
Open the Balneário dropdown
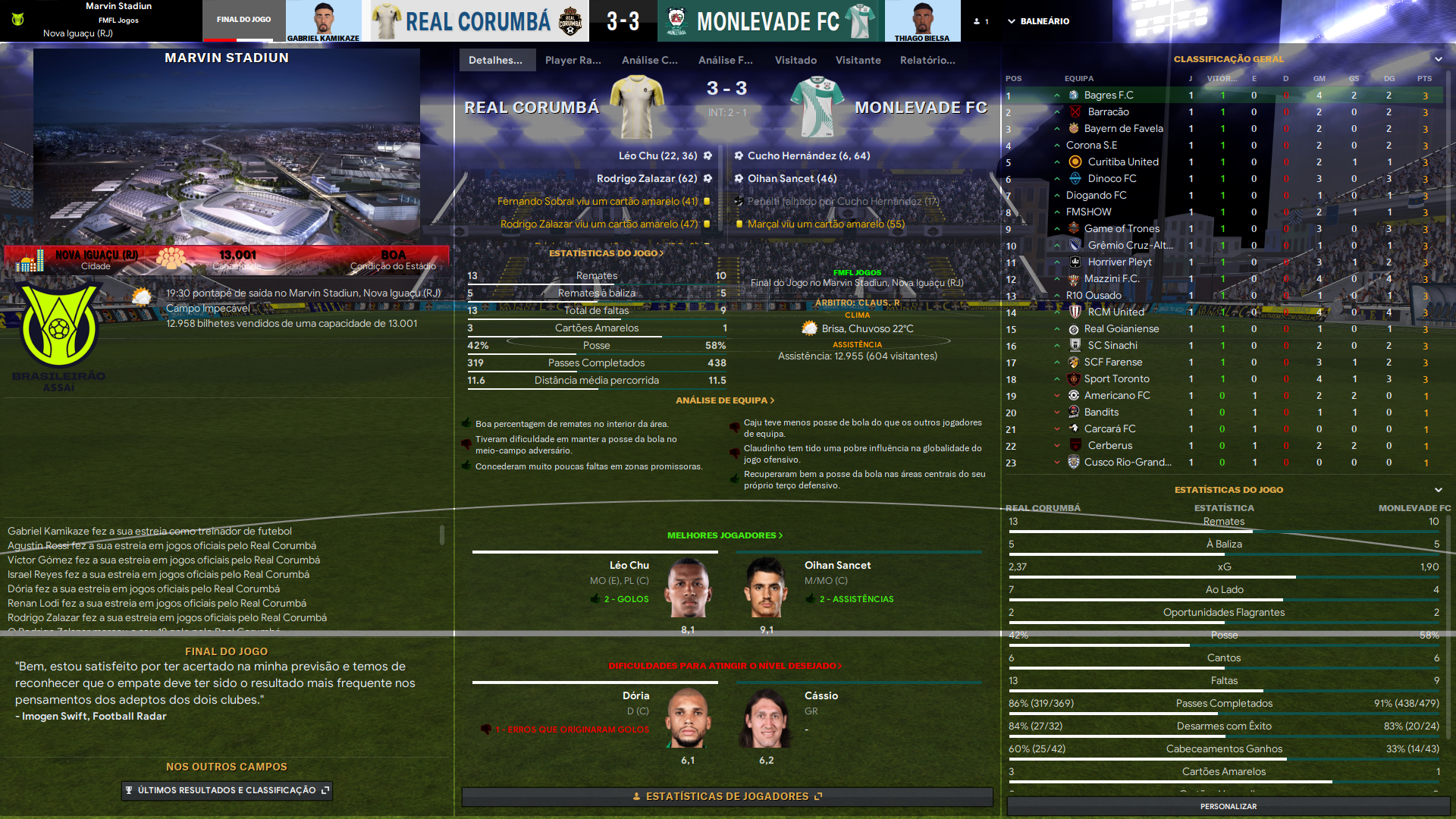pyautogui.click(x=1038, y=21)
